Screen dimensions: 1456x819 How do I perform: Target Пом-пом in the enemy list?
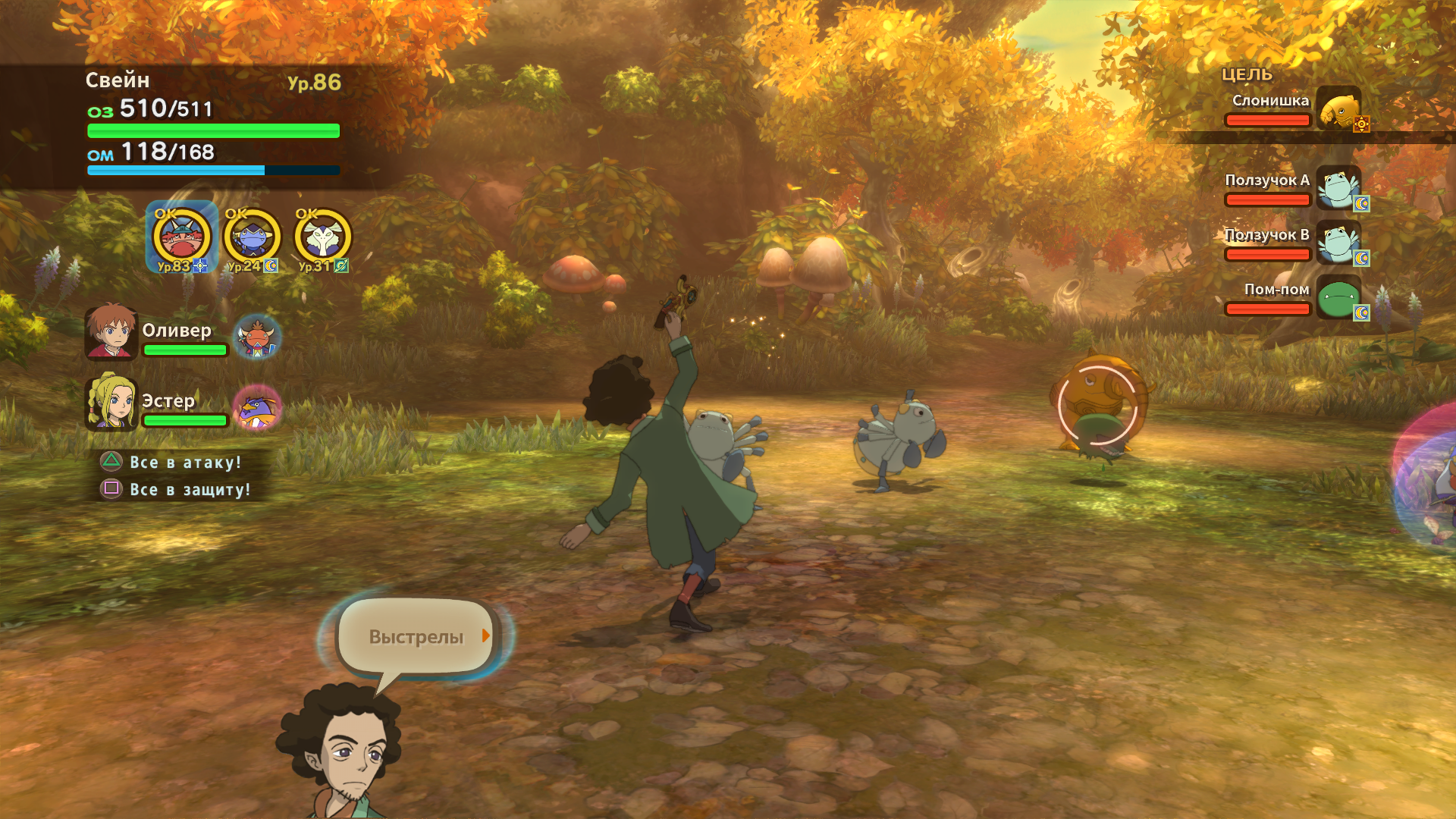1293,298
